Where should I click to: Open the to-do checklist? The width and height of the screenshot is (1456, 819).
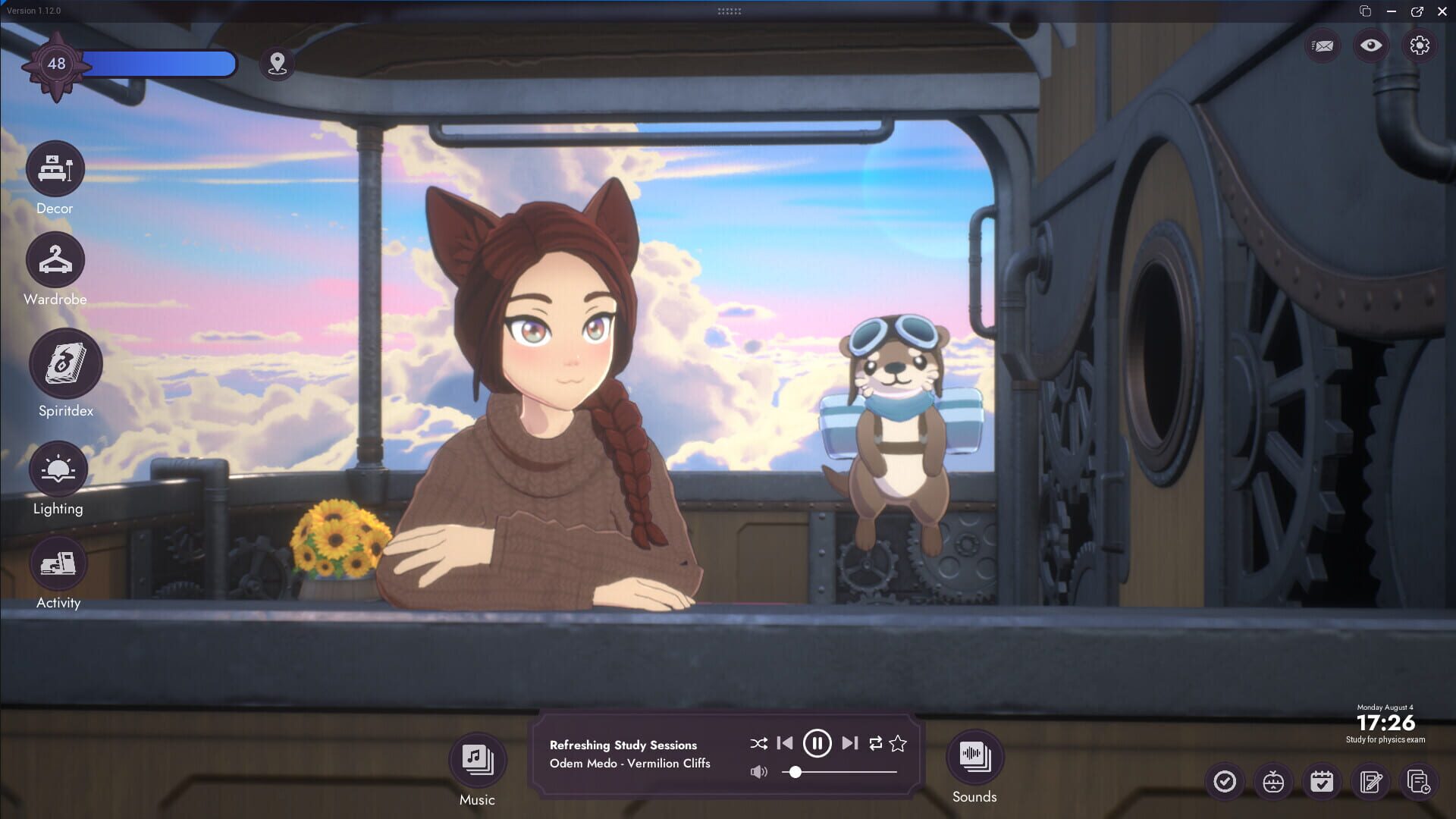pyautogui.click(x=1225, y=781)
